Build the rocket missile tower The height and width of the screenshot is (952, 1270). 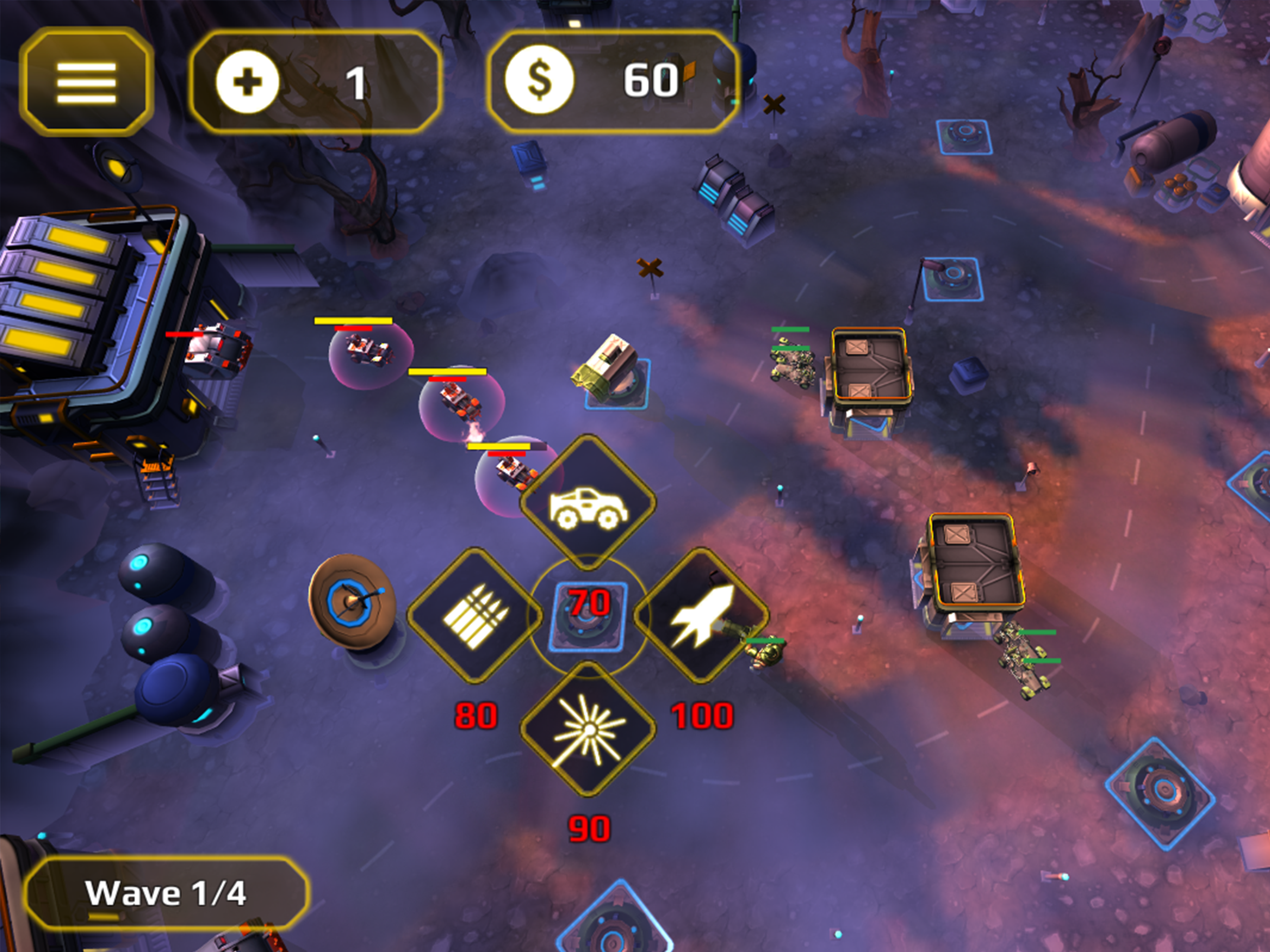click(701, 616)
